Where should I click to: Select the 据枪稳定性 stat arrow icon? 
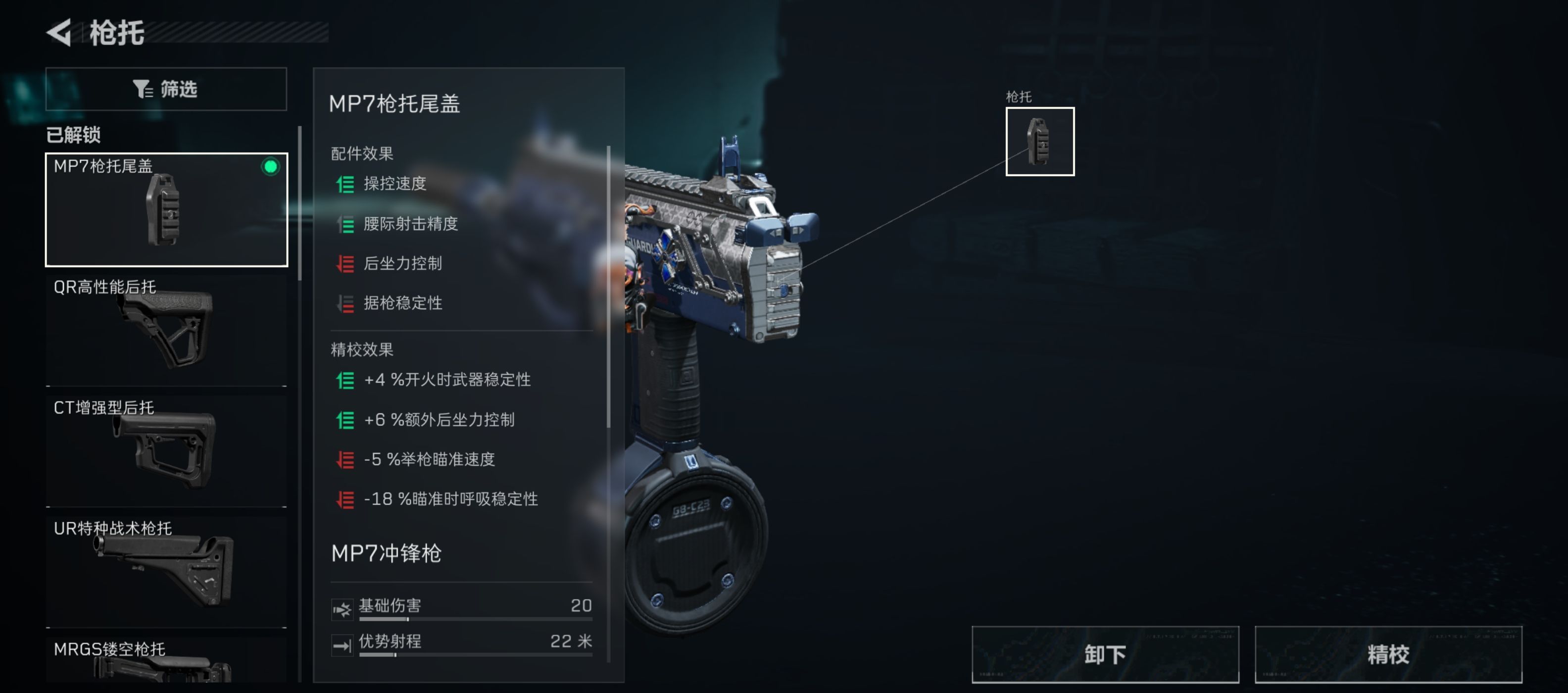[x=345, y=303]
